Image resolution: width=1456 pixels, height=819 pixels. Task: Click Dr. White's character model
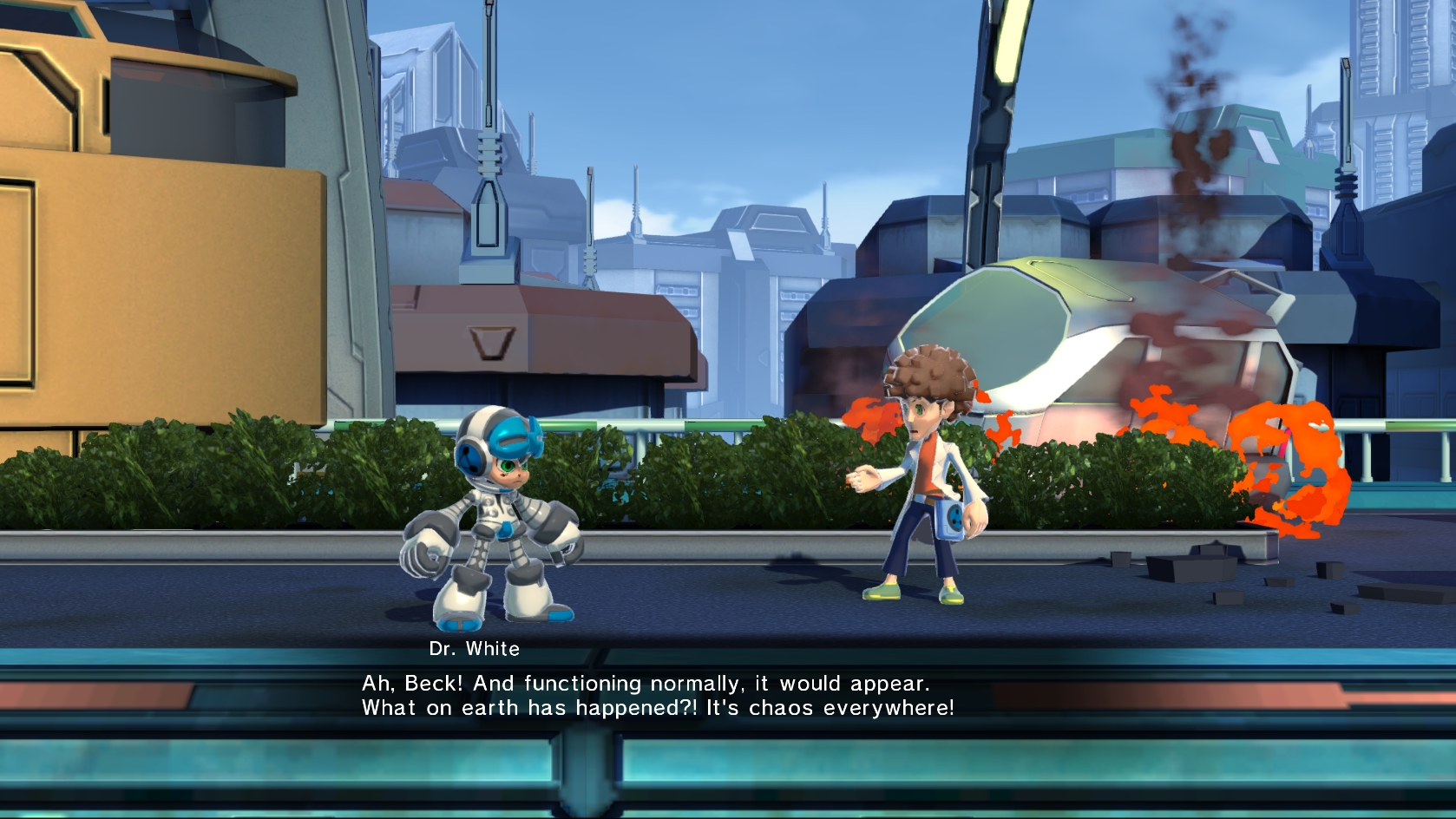tap(920, 477)
